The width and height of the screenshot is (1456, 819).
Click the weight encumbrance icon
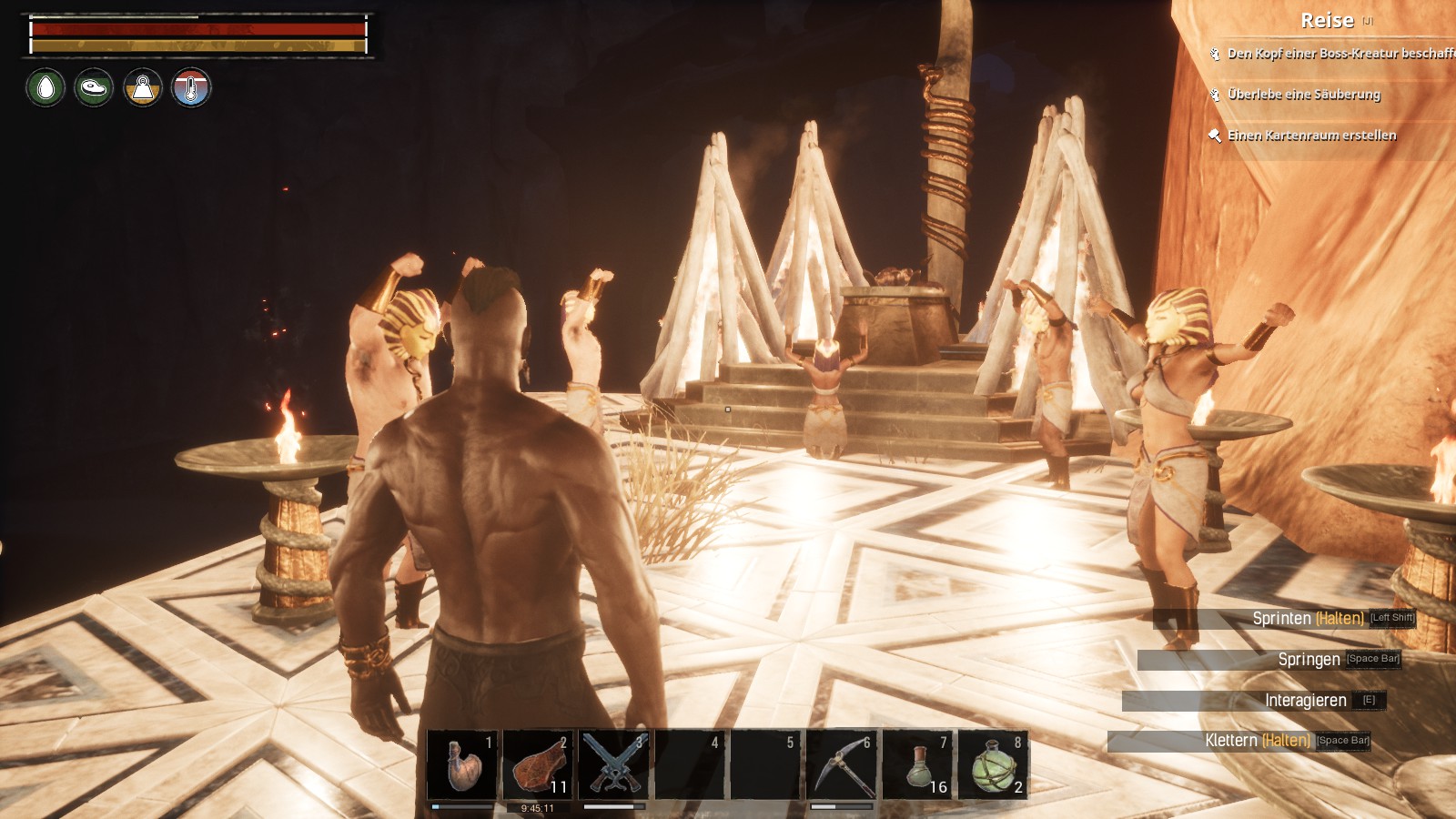click(x=143, y=88)
